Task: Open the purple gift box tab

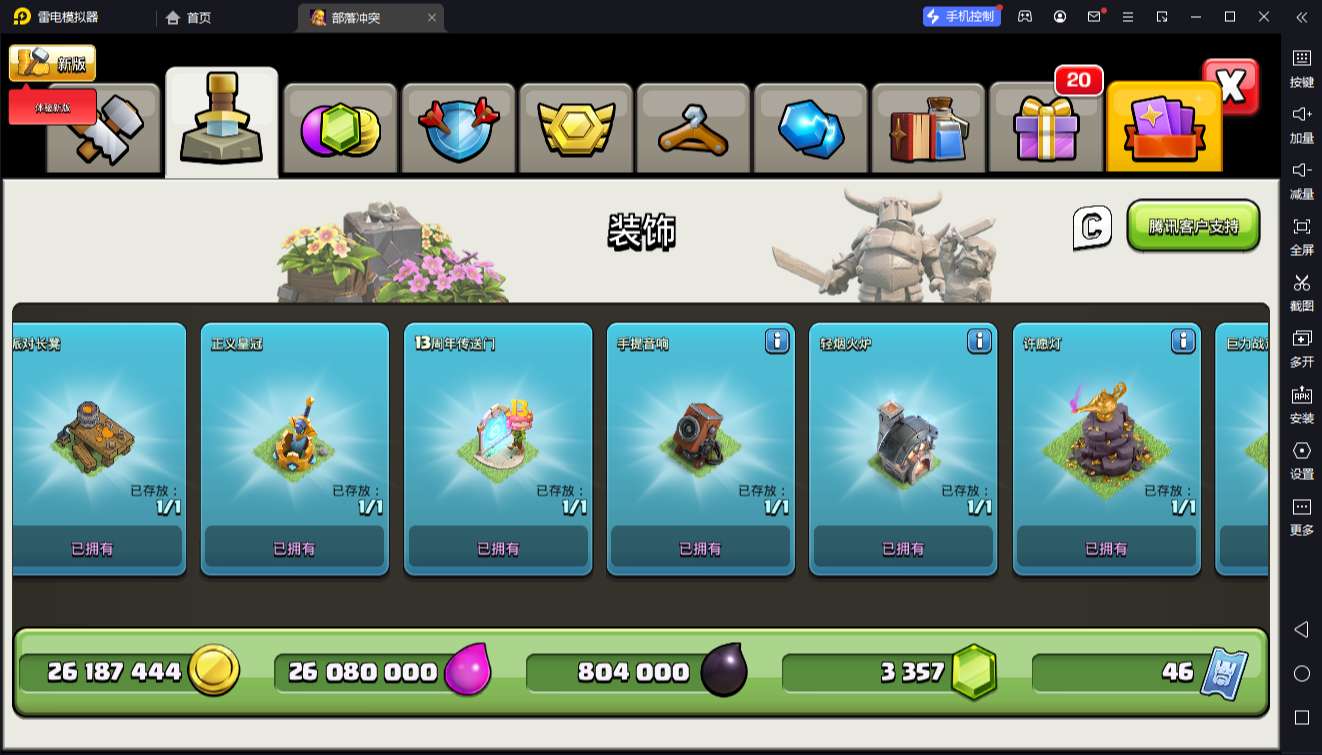Action: [x=1046, y=129]
